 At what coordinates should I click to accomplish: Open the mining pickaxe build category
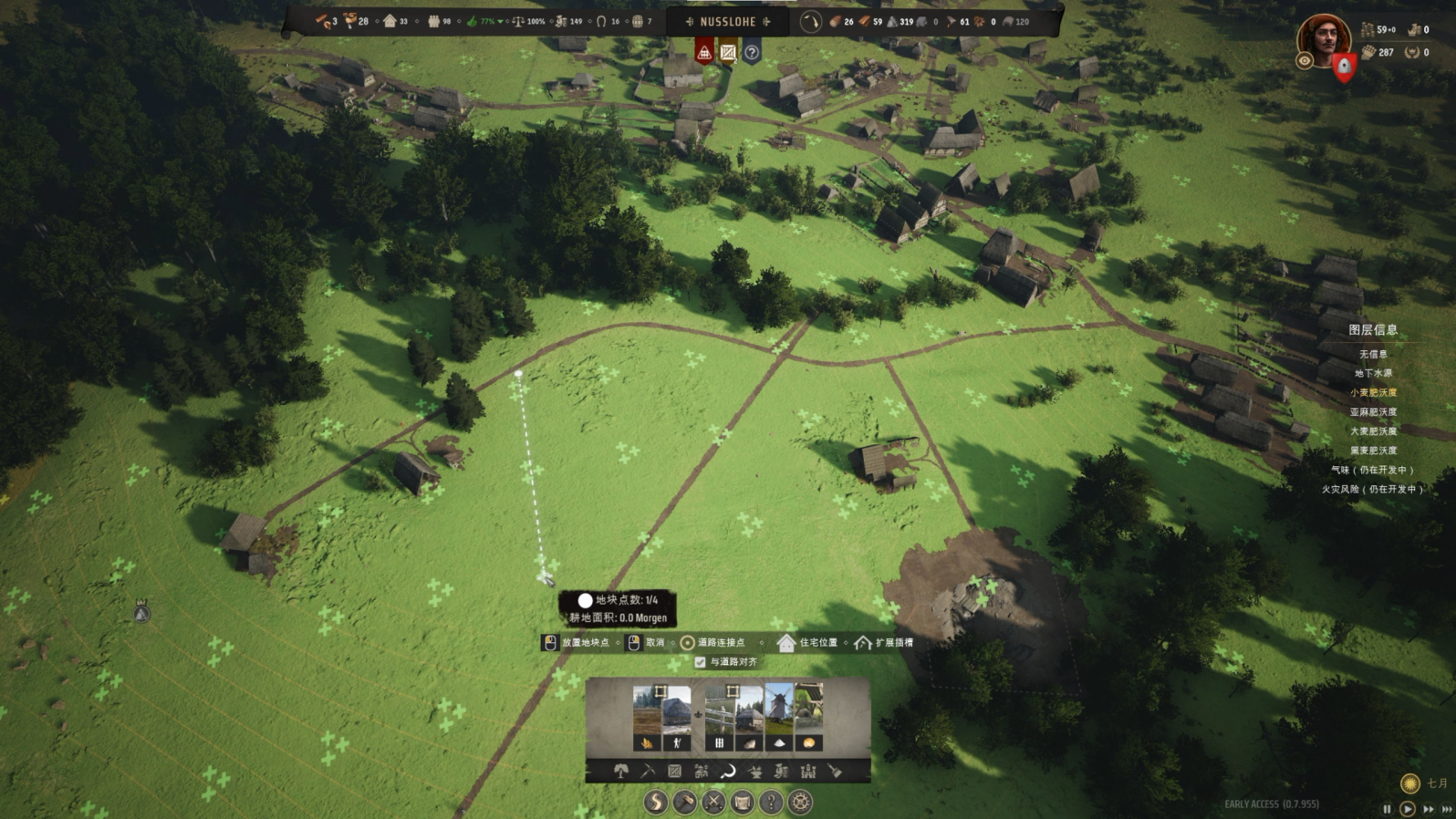[648, 772]
